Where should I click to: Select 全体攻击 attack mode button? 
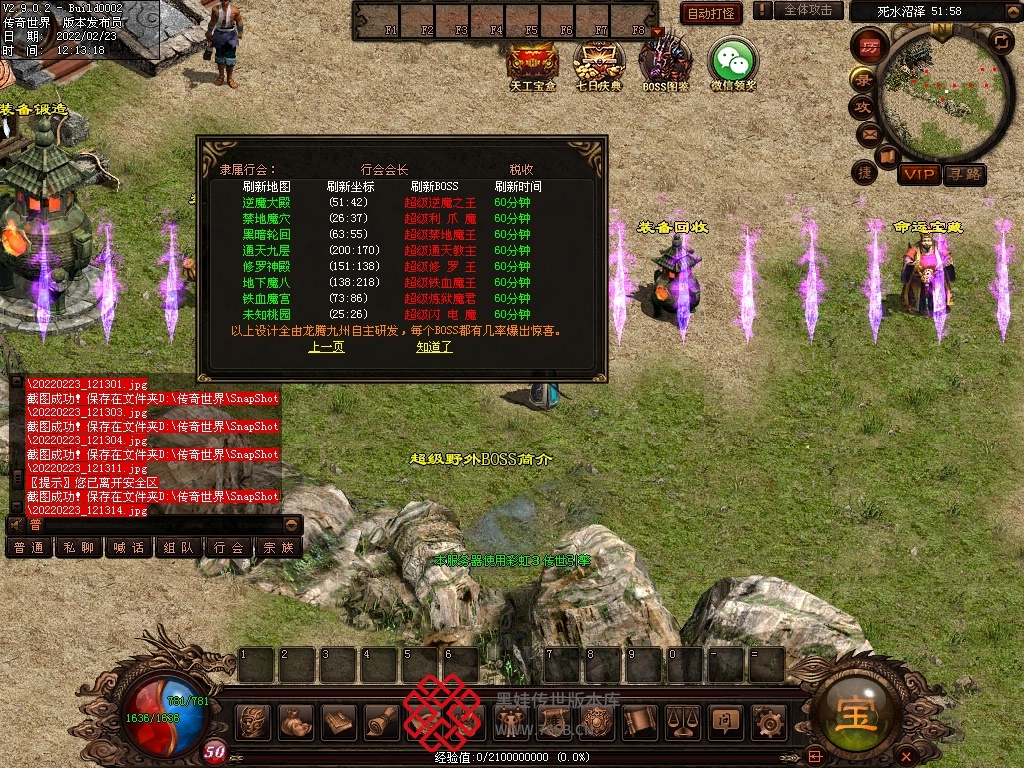click(x=808, y=10)
